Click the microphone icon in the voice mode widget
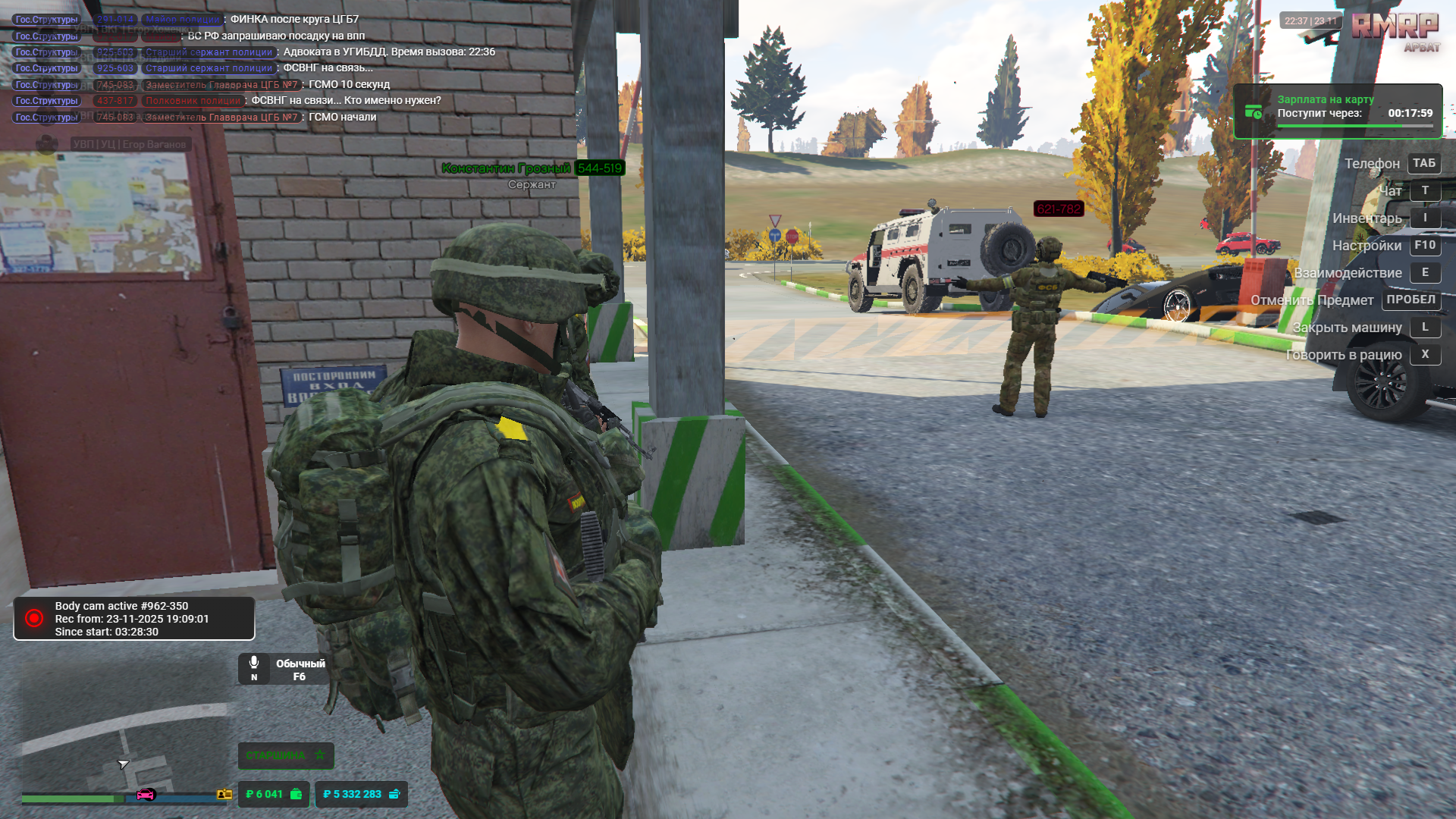Viewport: 1456px width, 819px height. [x=254, y=661]
